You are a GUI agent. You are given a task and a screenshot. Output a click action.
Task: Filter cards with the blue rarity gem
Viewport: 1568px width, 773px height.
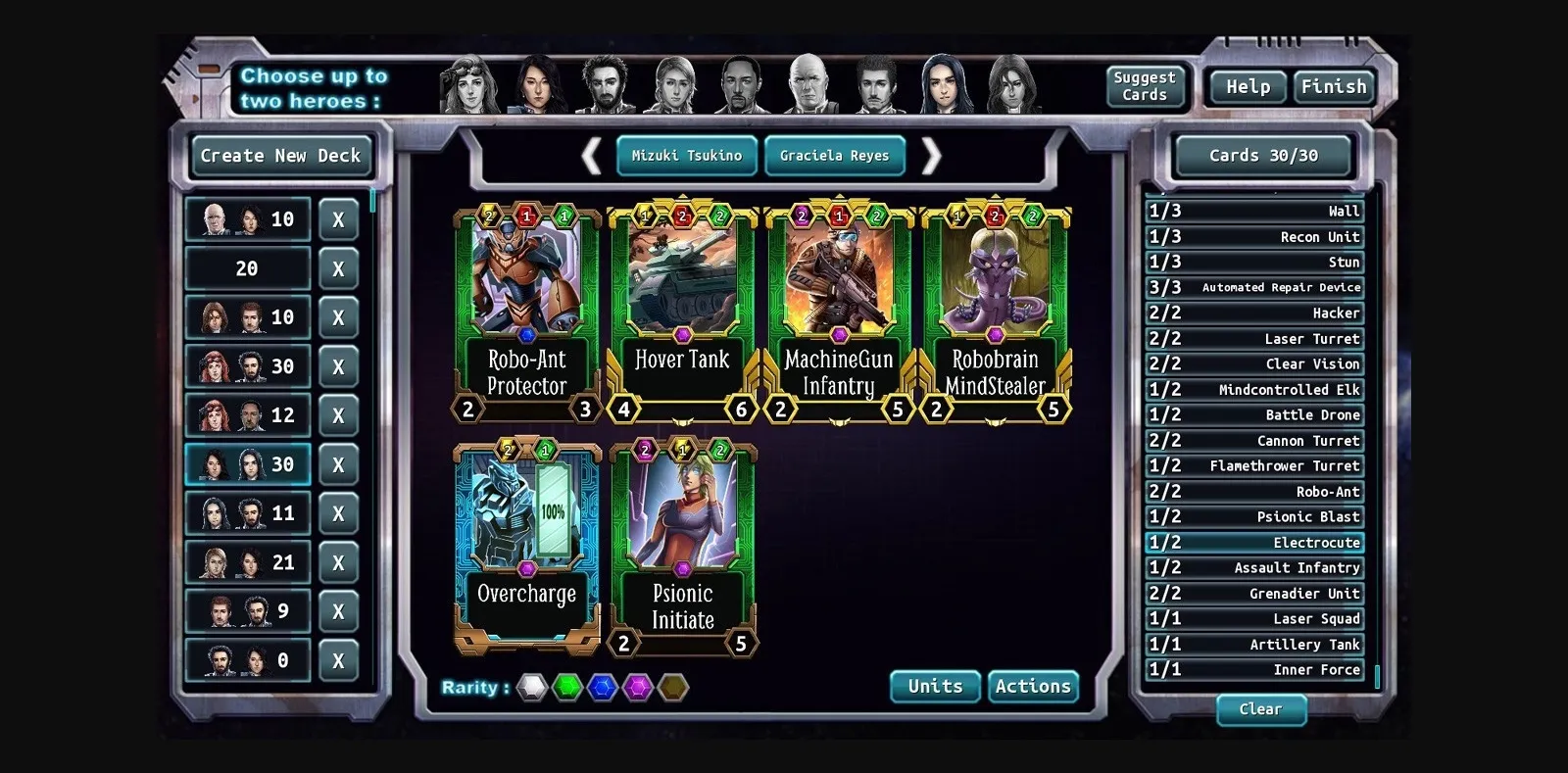click(603, 687)
